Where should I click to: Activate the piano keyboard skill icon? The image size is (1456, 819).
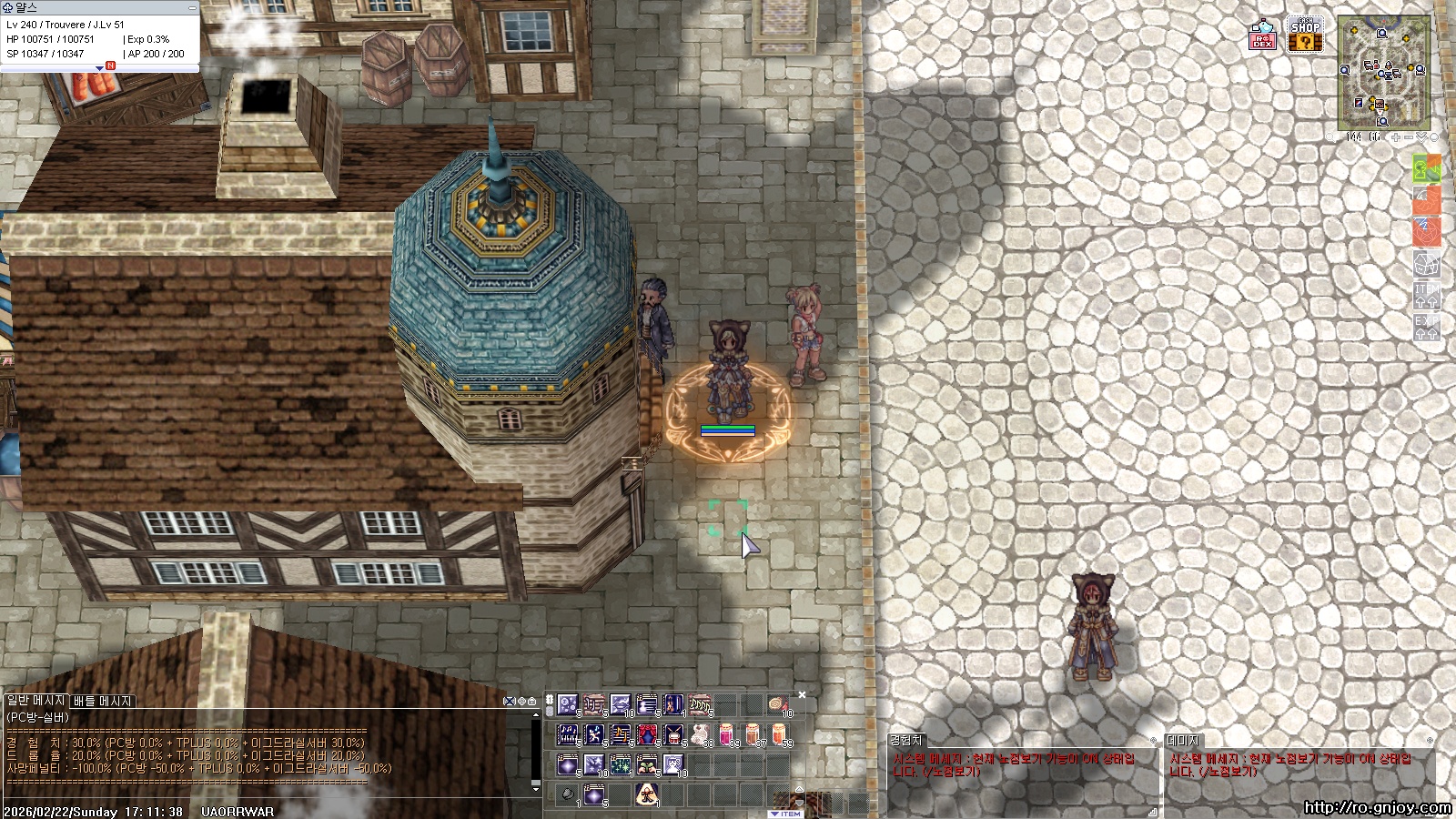point(568,733)
